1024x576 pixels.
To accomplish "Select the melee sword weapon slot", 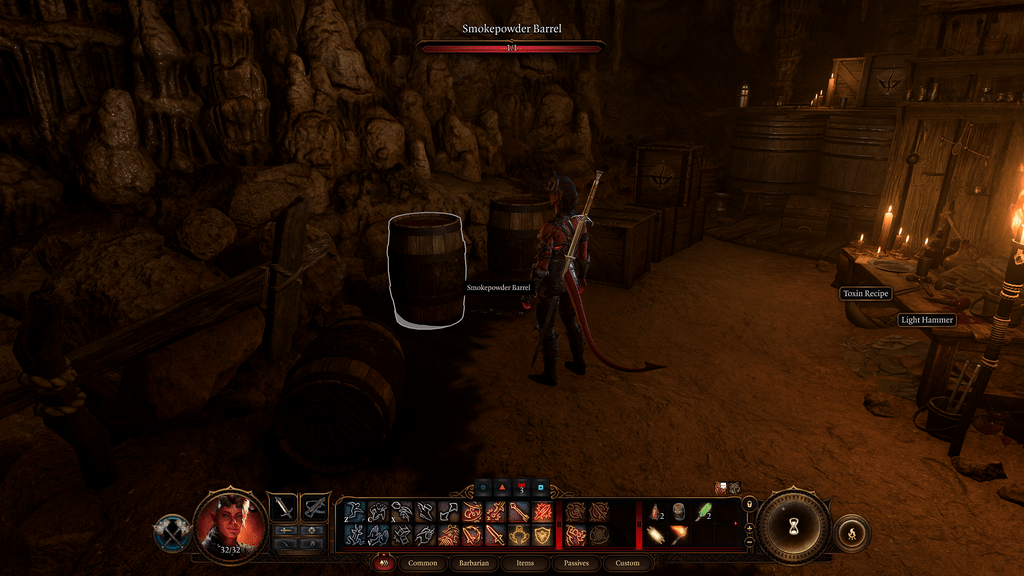I will tap(285, 507).
